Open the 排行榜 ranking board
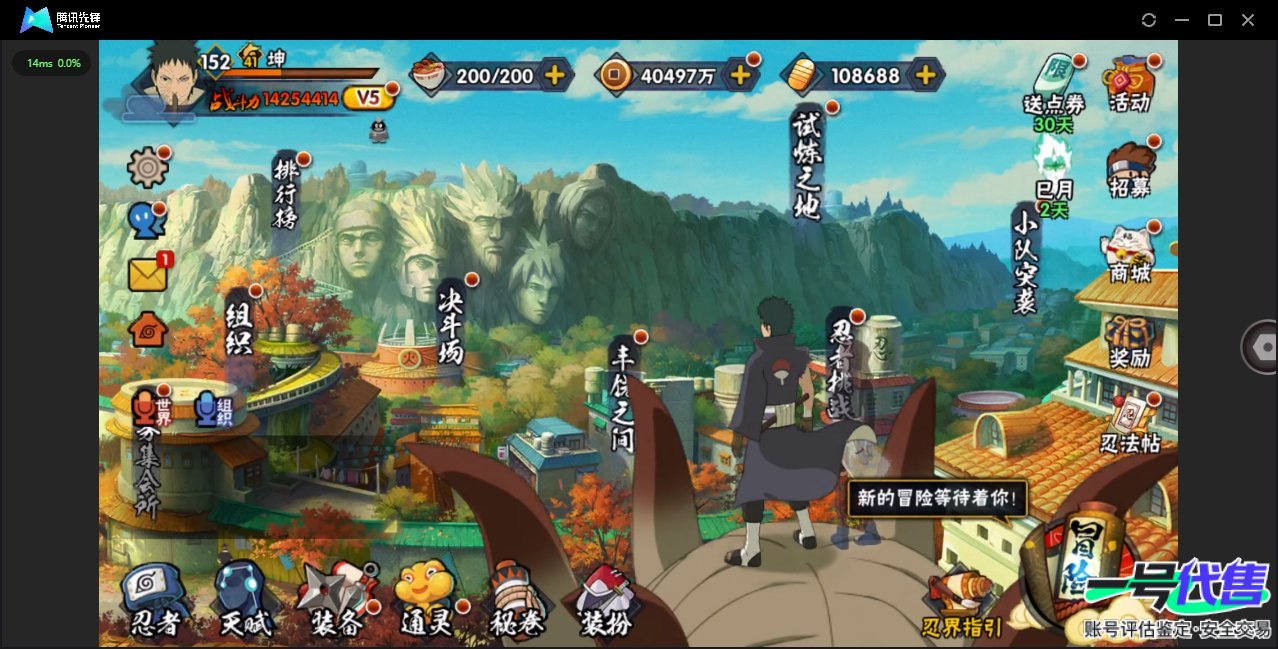The image size is (1278, 649). click(x=286, y=192)
